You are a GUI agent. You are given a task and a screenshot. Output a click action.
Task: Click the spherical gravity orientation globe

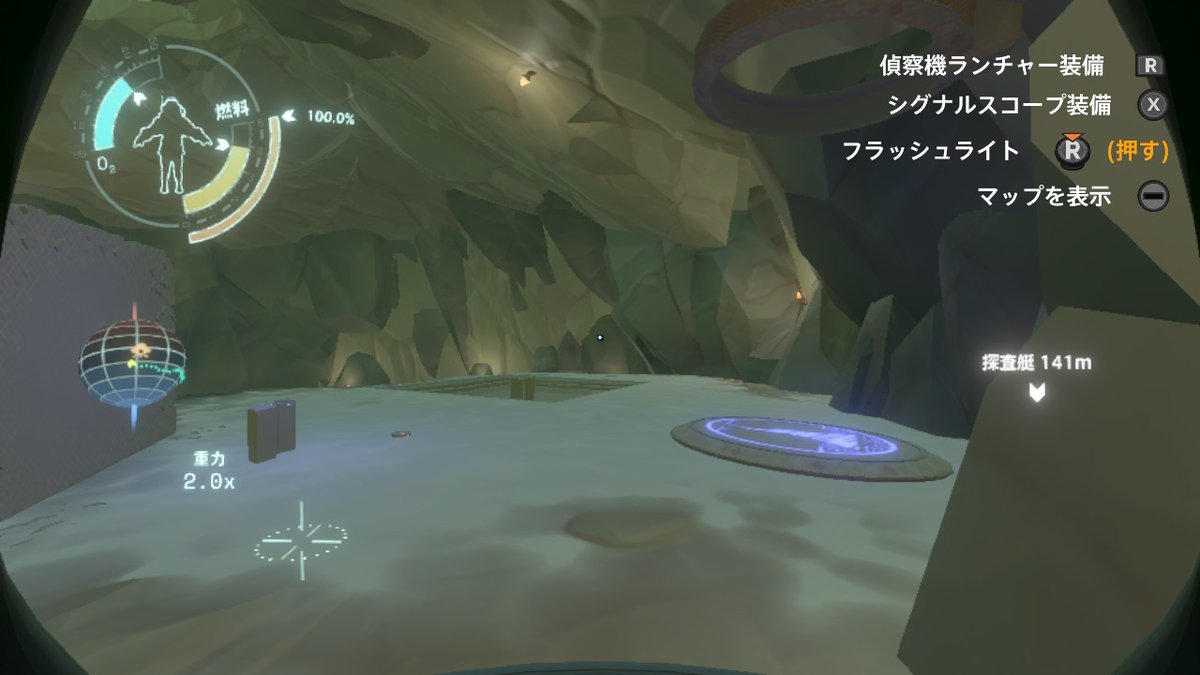tap(133, 363)
